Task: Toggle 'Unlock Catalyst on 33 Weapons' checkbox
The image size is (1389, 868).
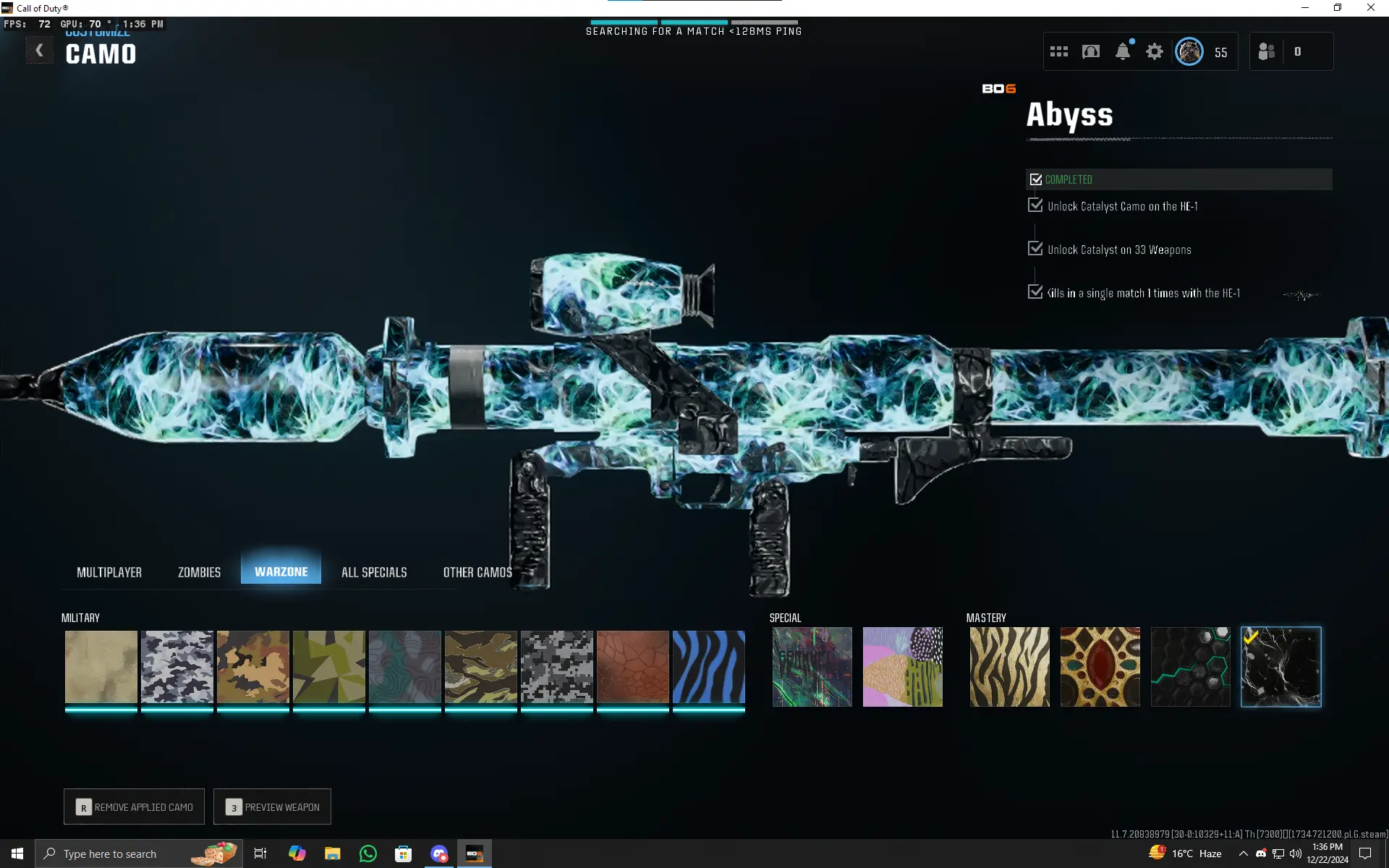Action: (x=1035, y=248)
